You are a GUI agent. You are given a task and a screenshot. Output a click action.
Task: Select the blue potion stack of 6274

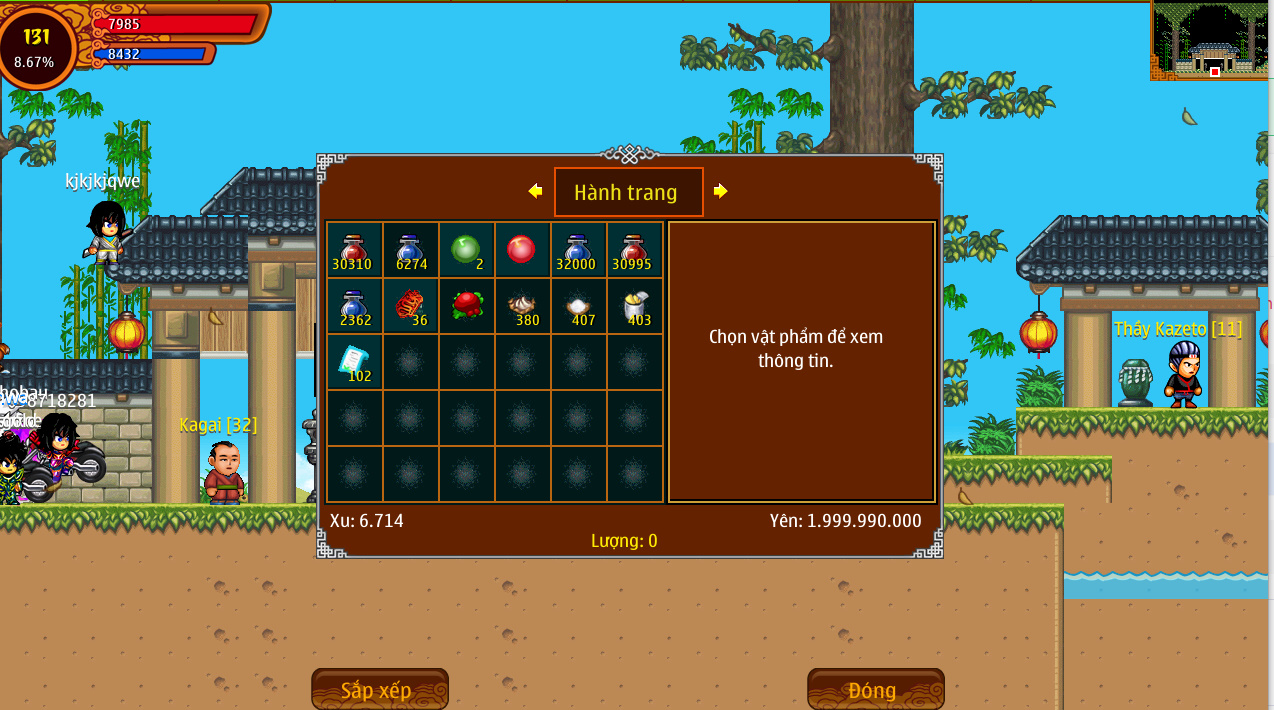tap(410, 250)
